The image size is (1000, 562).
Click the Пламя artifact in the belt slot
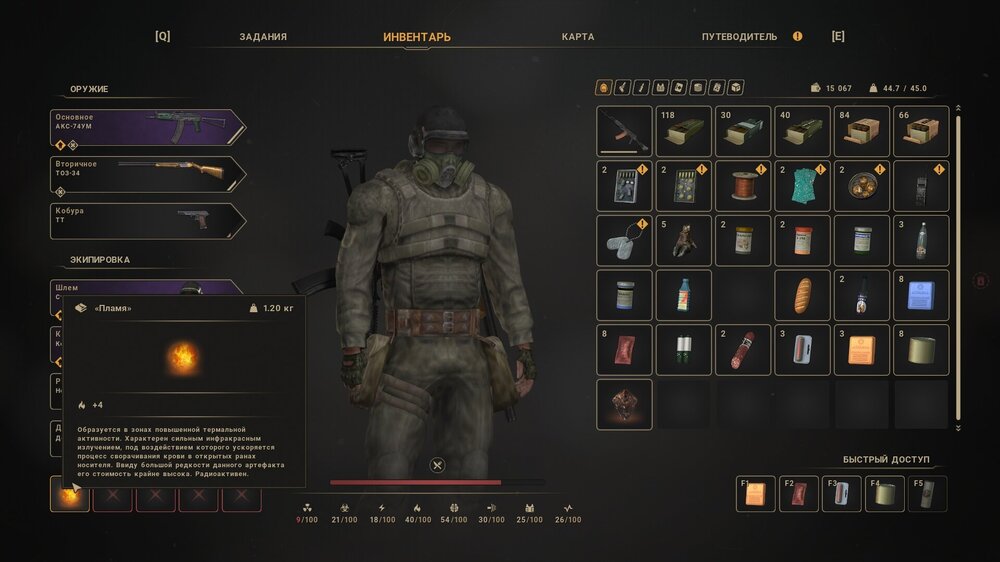tap(71, 494)
